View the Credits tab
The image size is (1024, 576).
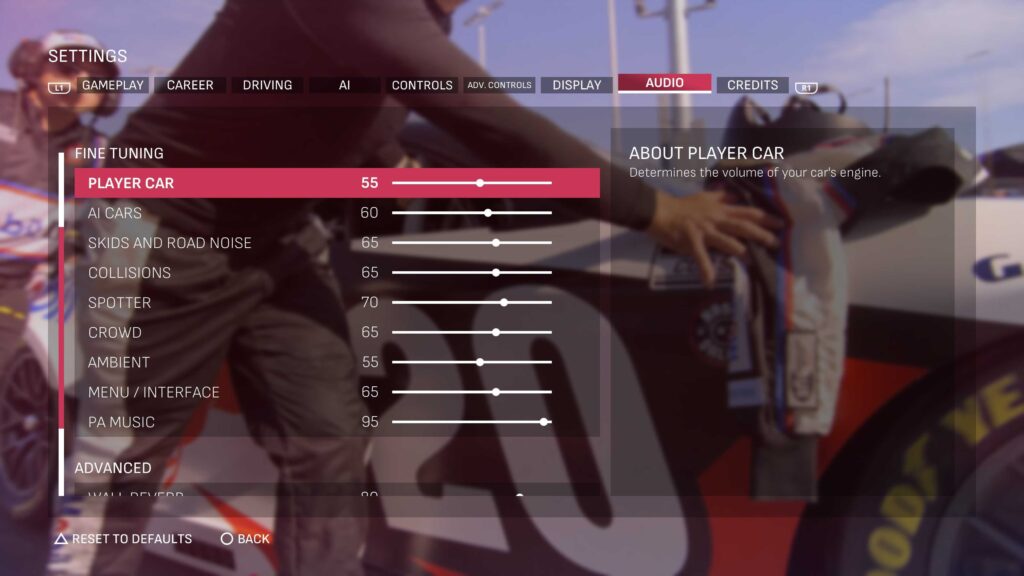pos(752,85)
